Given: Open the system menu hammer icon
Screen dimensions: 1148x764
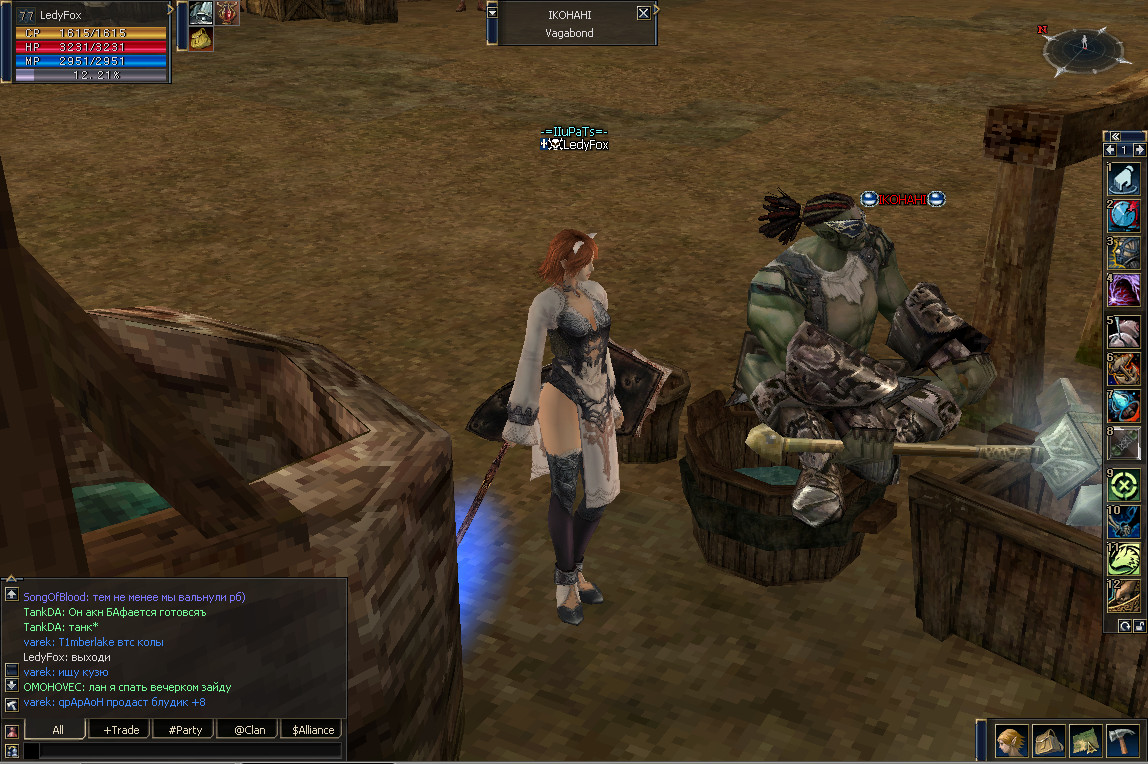Looking at the screenshot, I should (1124, 742).
